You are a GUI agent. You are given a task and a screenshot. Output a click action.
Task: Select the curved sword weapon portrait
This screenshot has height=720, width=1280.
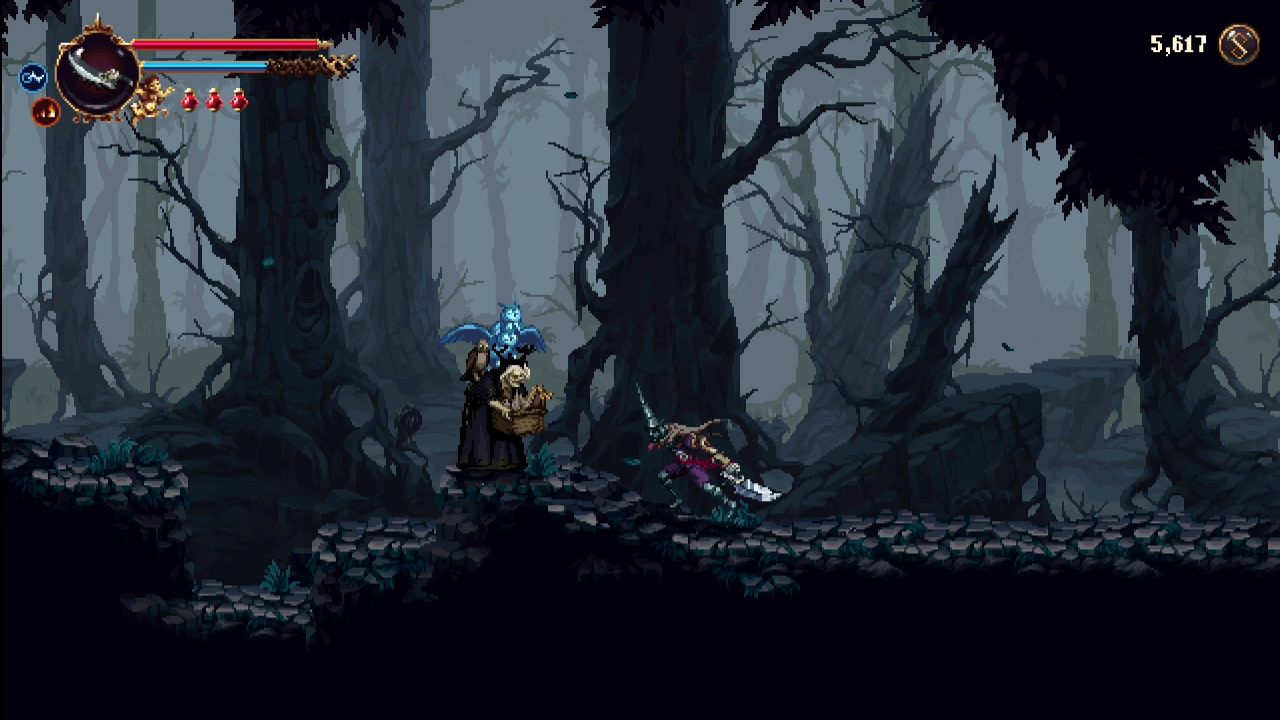[96, 70]
